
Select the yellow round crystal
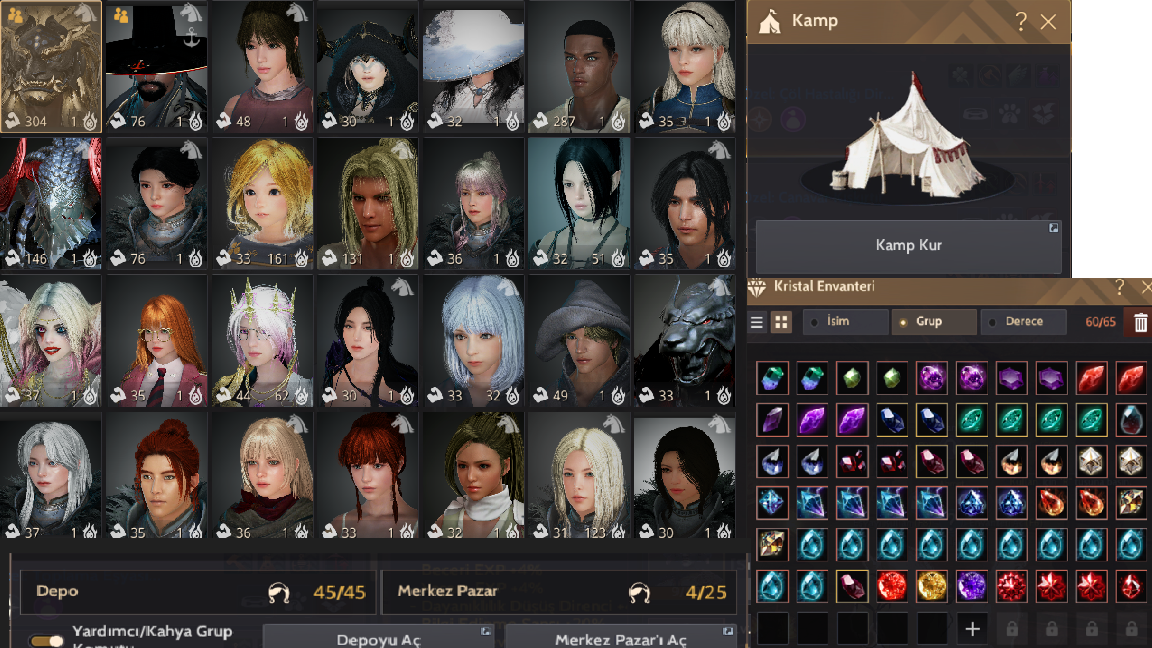tap(932, 586)
